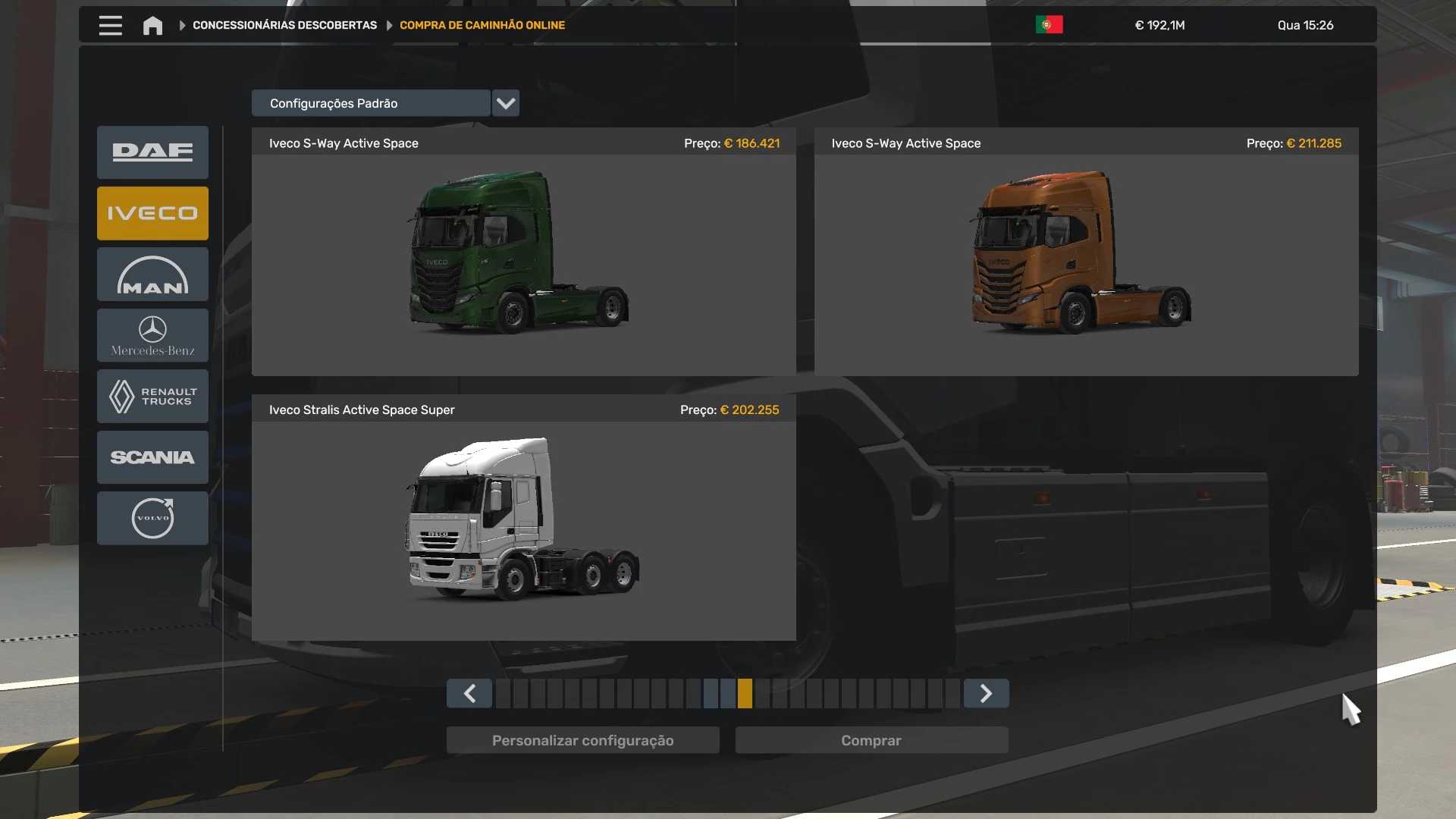Viewport: 1456px width, 819px height.
Task: Go to the home screen icon
Action: [152, 26]
